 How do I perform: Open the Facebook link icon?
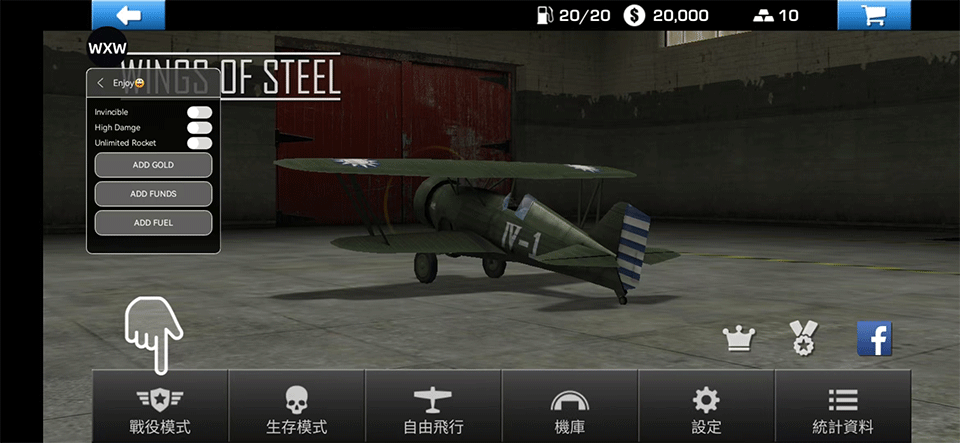point(874,339)
